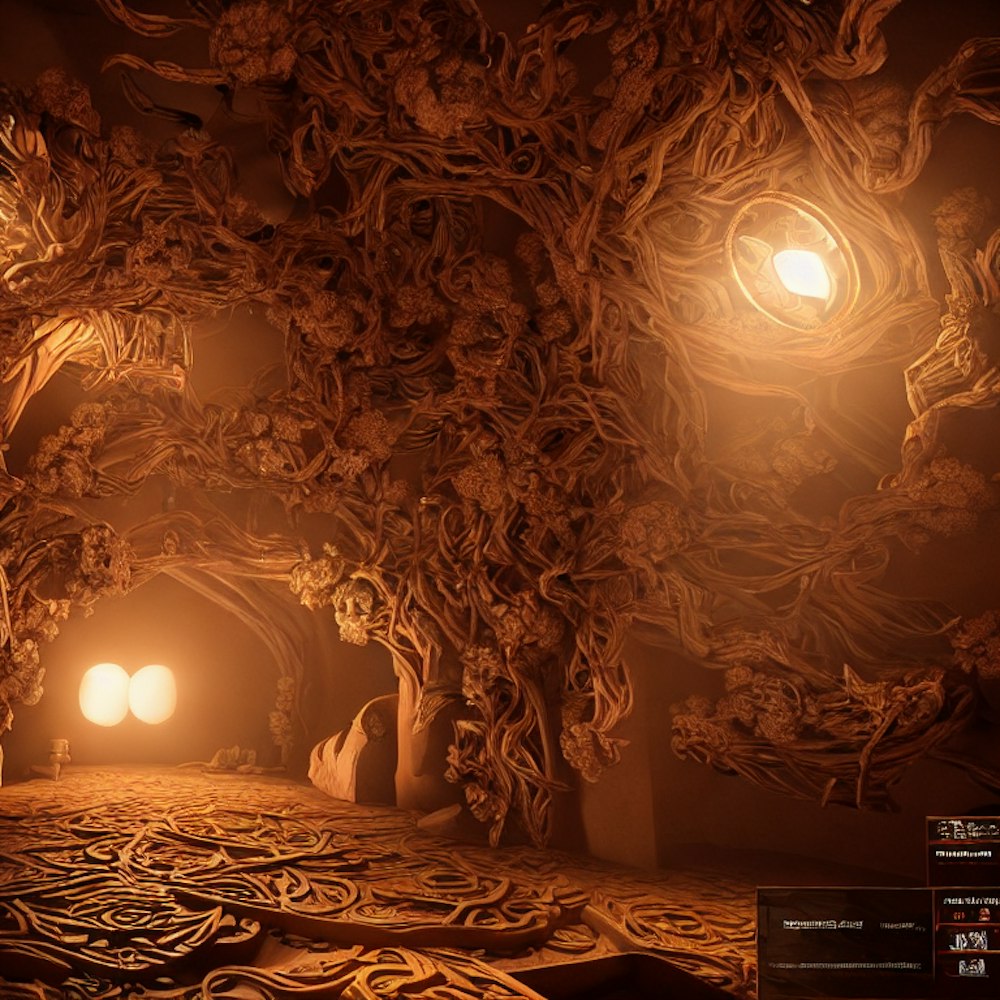Viewport: 1000px width, 1000px height.
Task: Open the small top panel header
Action: (963, 830)
